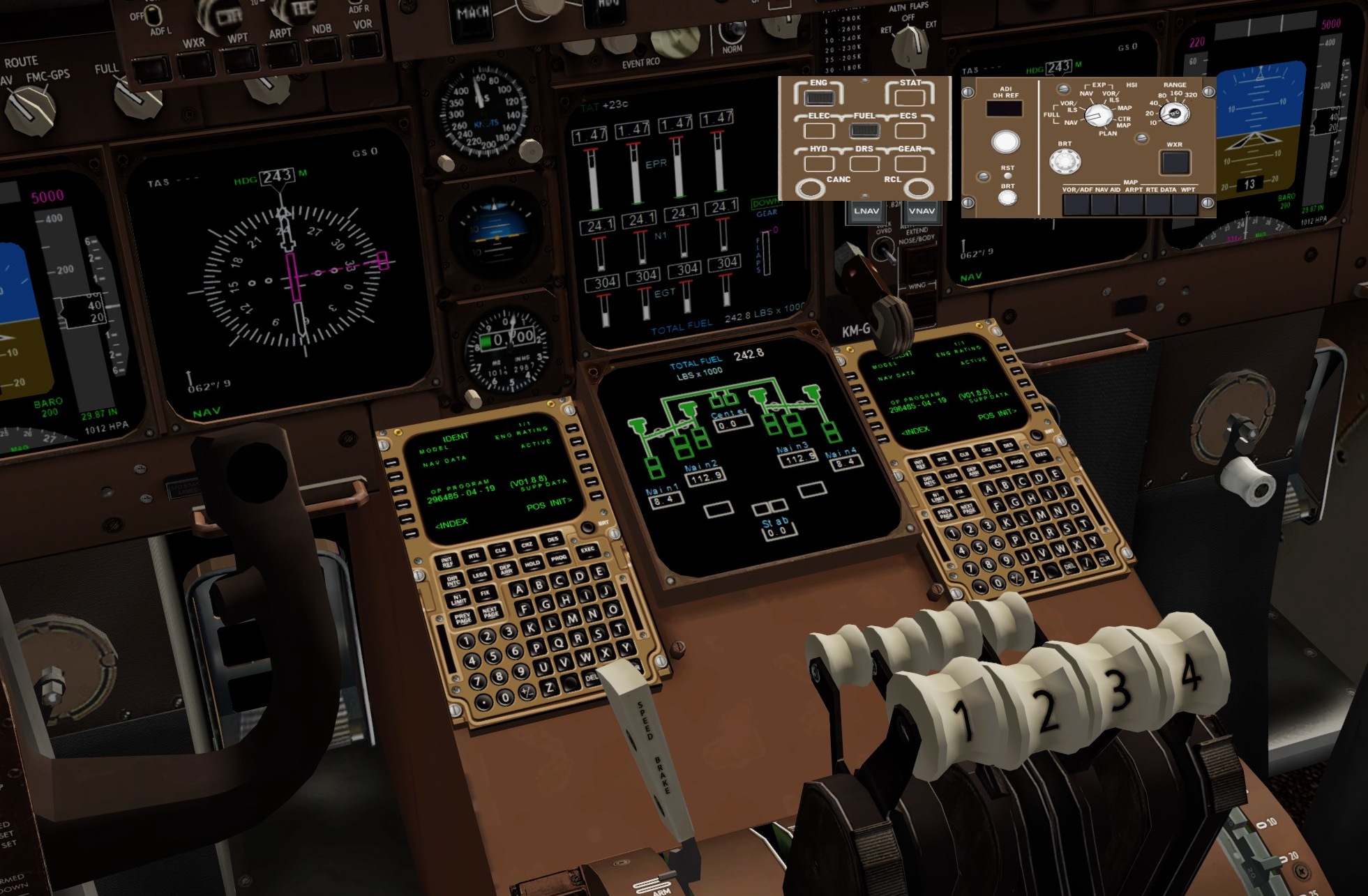Open the DRS doors page
1368x896 pixels.
(x=864, y=164)
